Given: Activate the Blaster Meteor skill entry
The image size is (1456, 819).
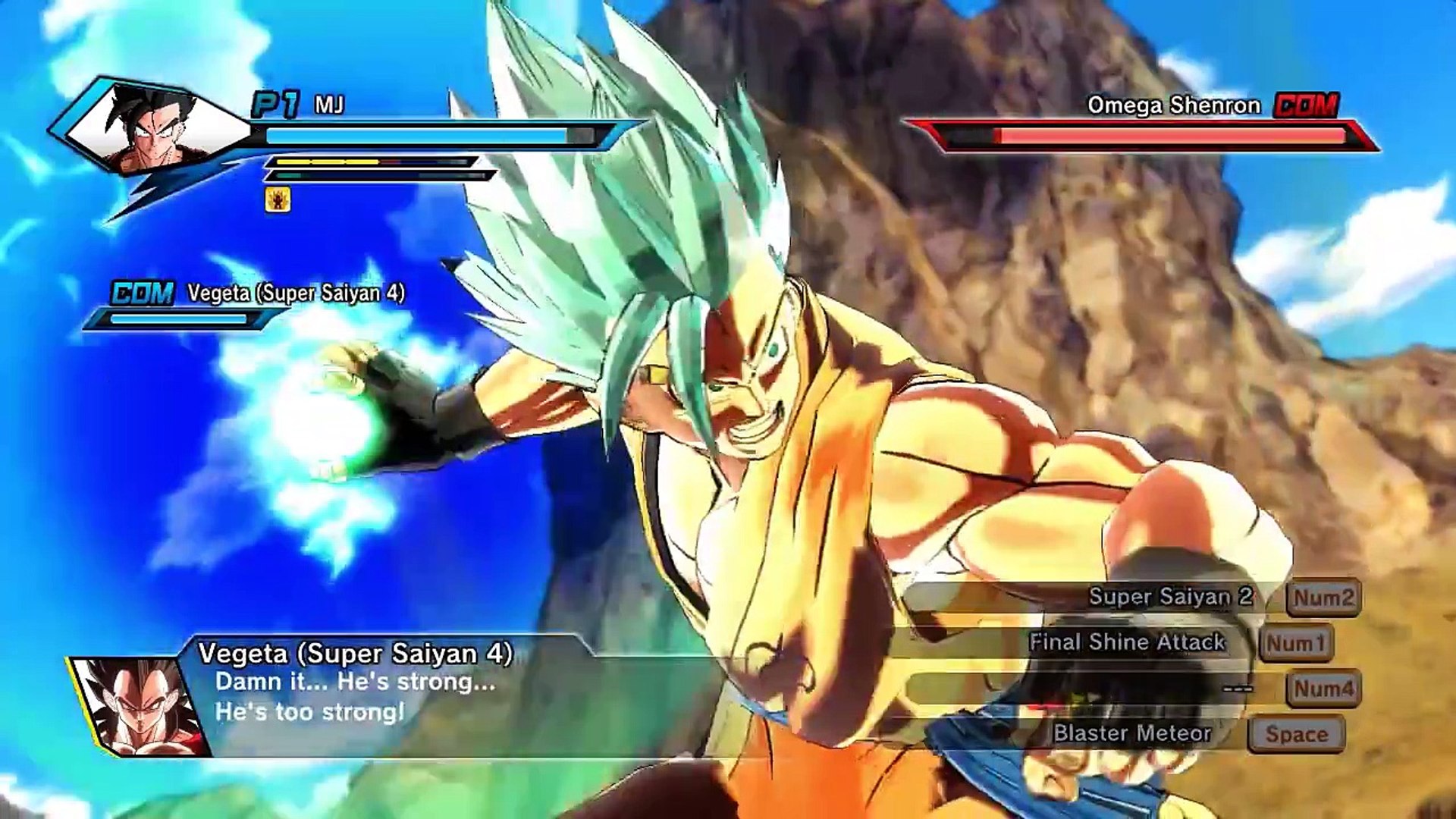Looking at the screenshot, I should click(x=1131, y=733).
